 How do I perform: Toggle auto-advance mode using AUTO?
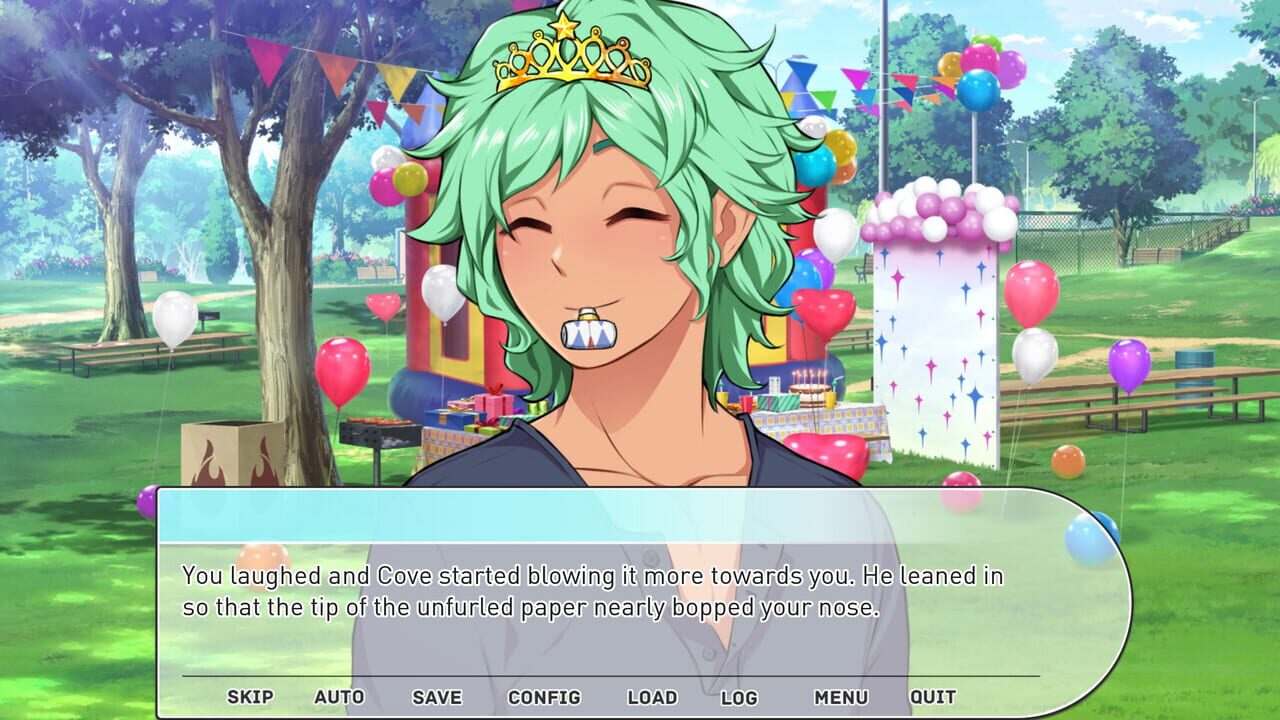tap(341, 697)
